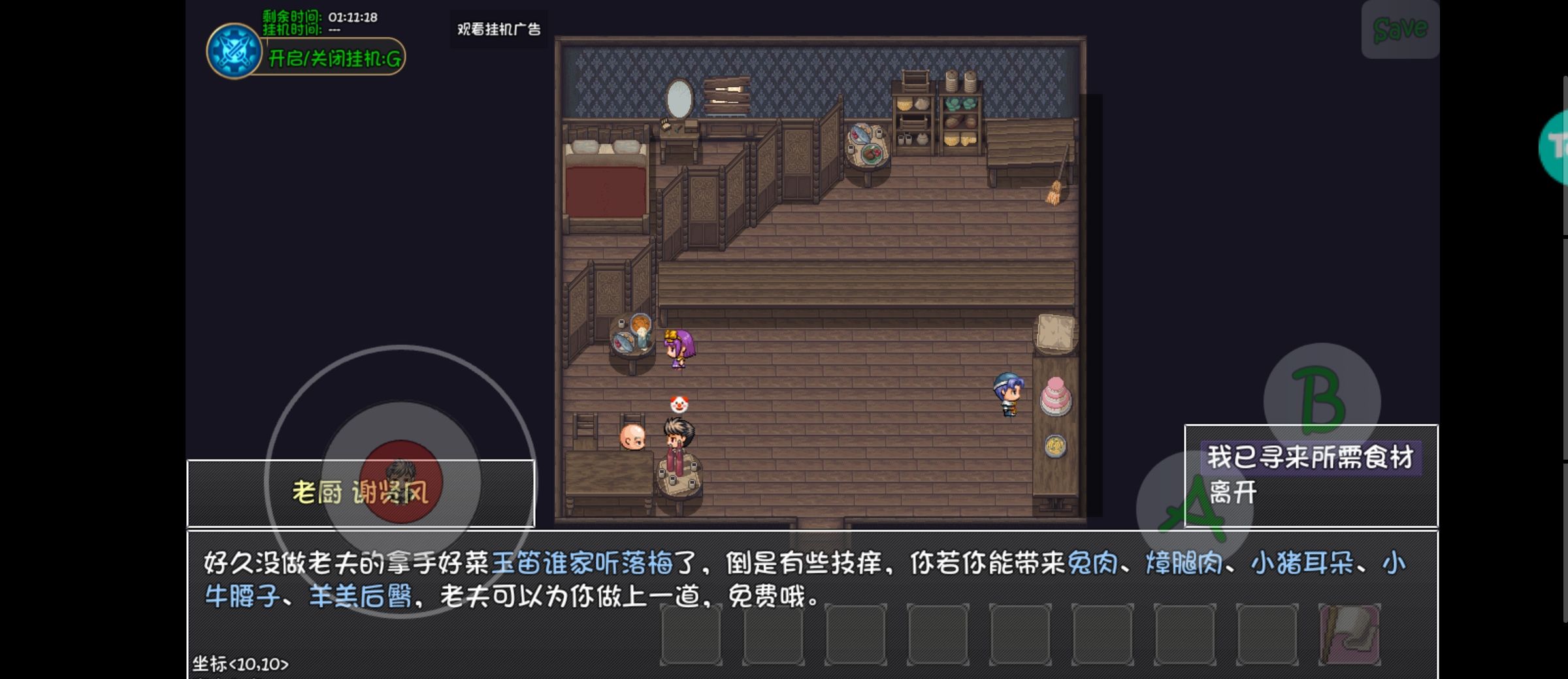Click the pink cake on the shelf
Image resolution: width=1568 pixels, height=679 pixels.
pos(1056,396)
